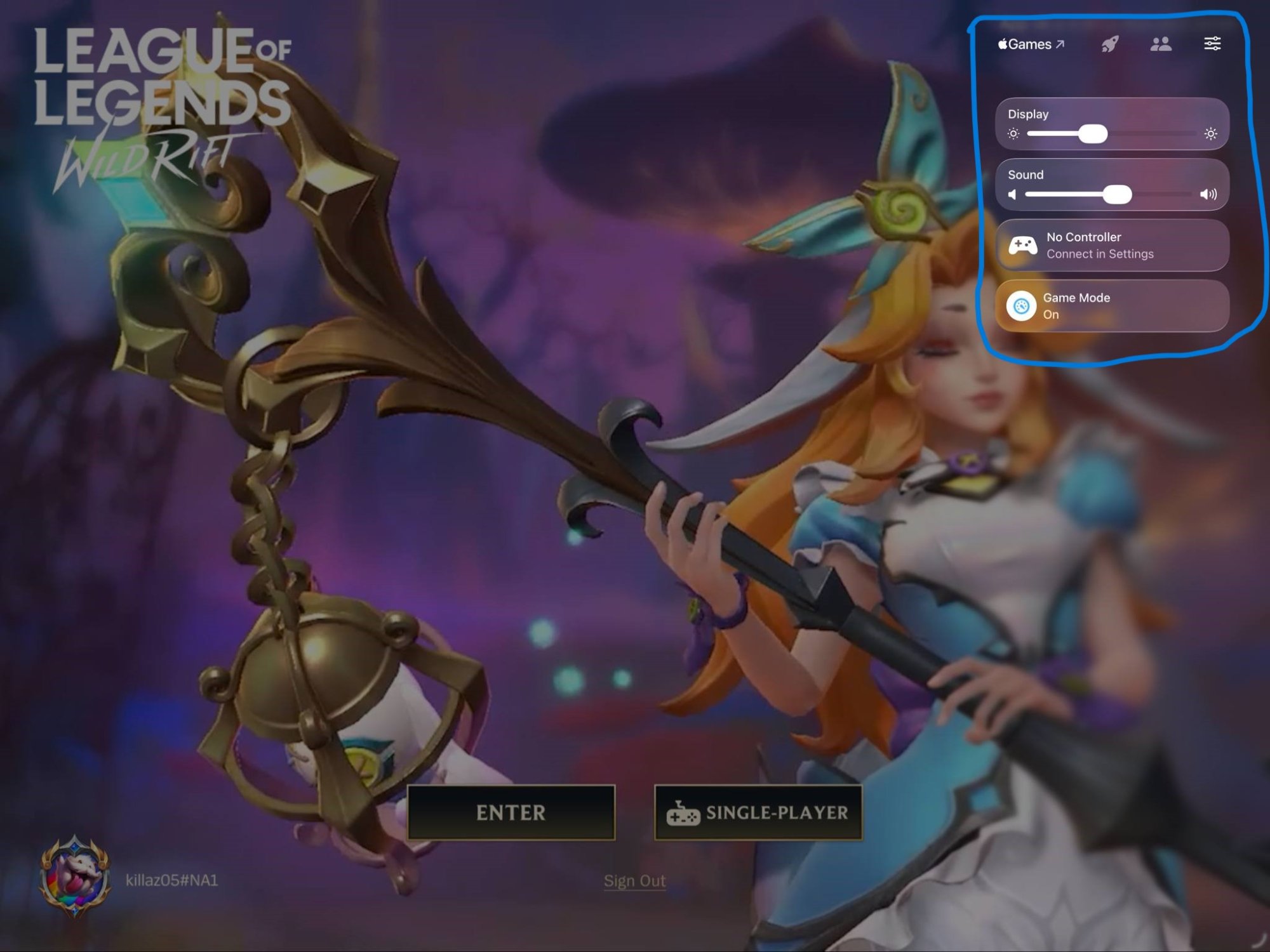Open the friends icon in the overlay

1161,44
